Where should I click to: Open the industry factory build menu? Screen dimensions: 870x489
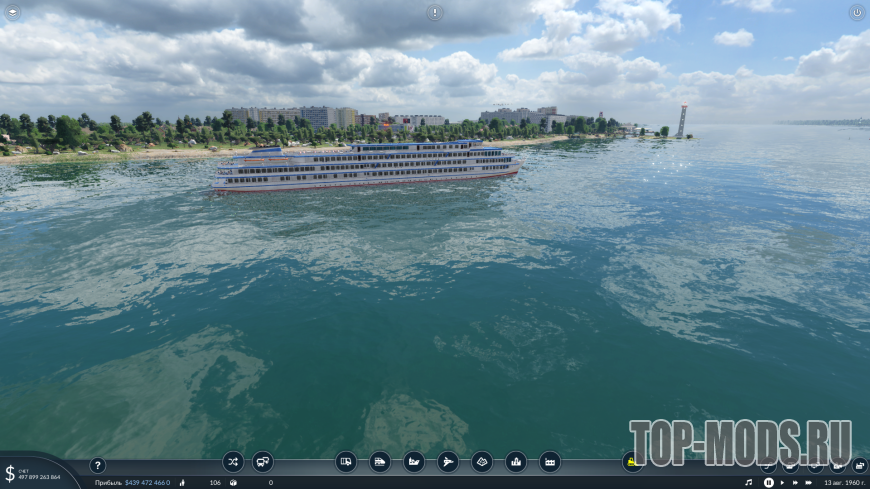coord(550,462)
